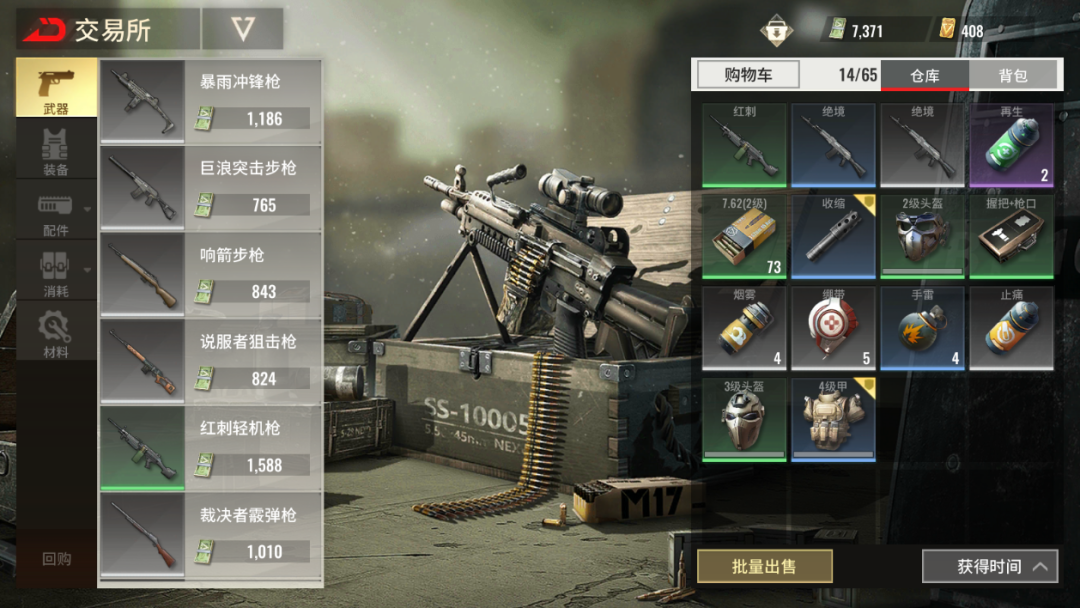Show the 消耗 consumables category
Viewport: 1080px width, 608px height.
pos(56,274)
